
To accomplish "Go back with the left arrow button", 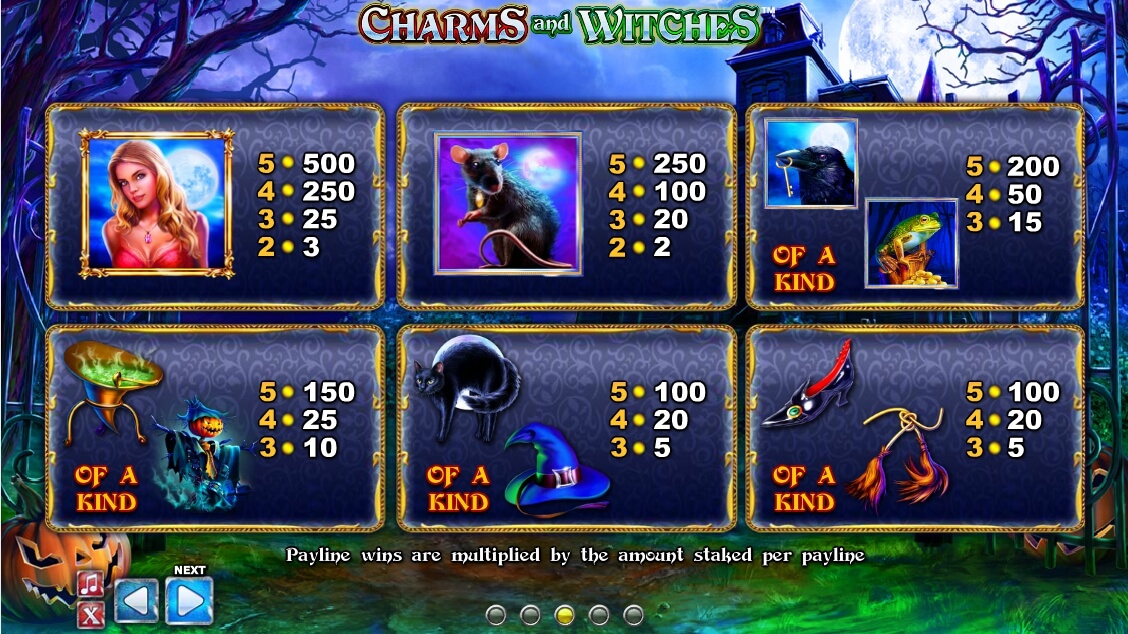I will 136,601.
